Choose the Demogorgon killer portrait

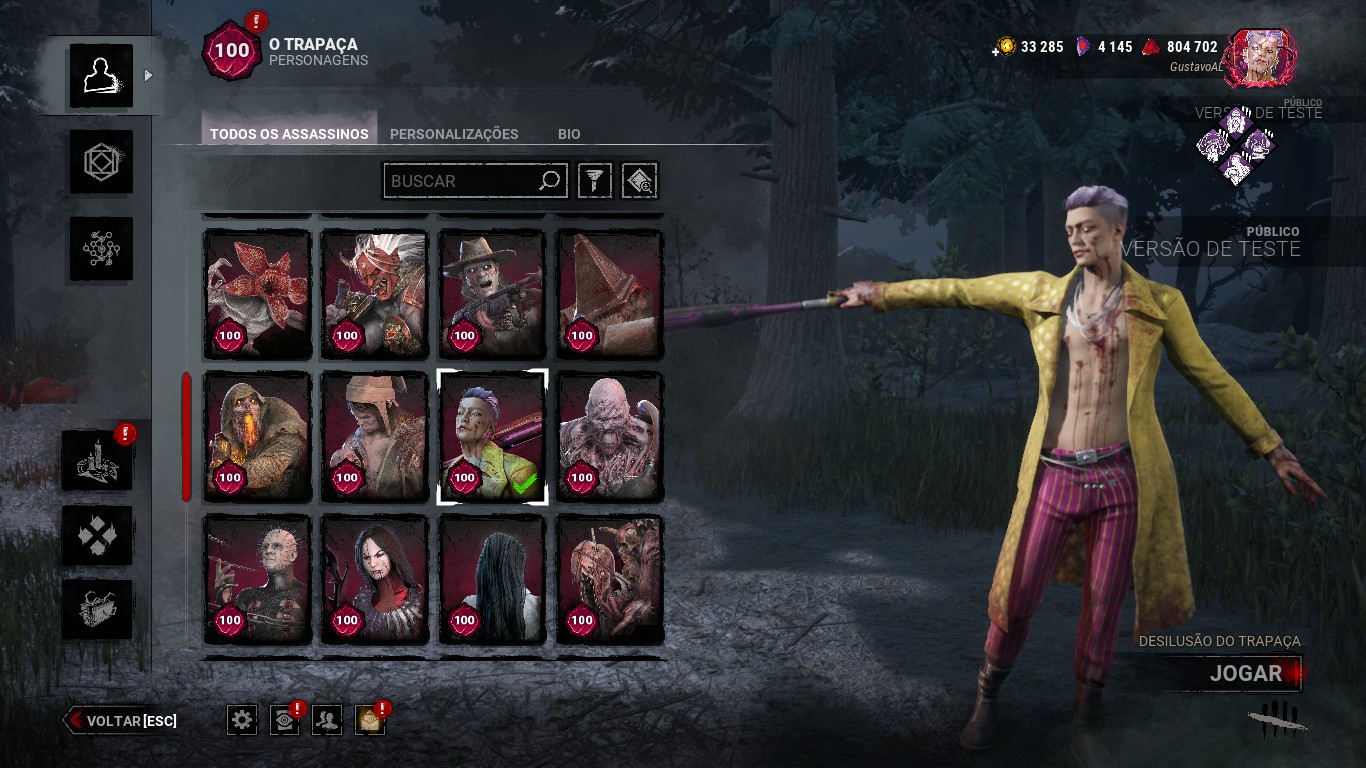(257, 294)
